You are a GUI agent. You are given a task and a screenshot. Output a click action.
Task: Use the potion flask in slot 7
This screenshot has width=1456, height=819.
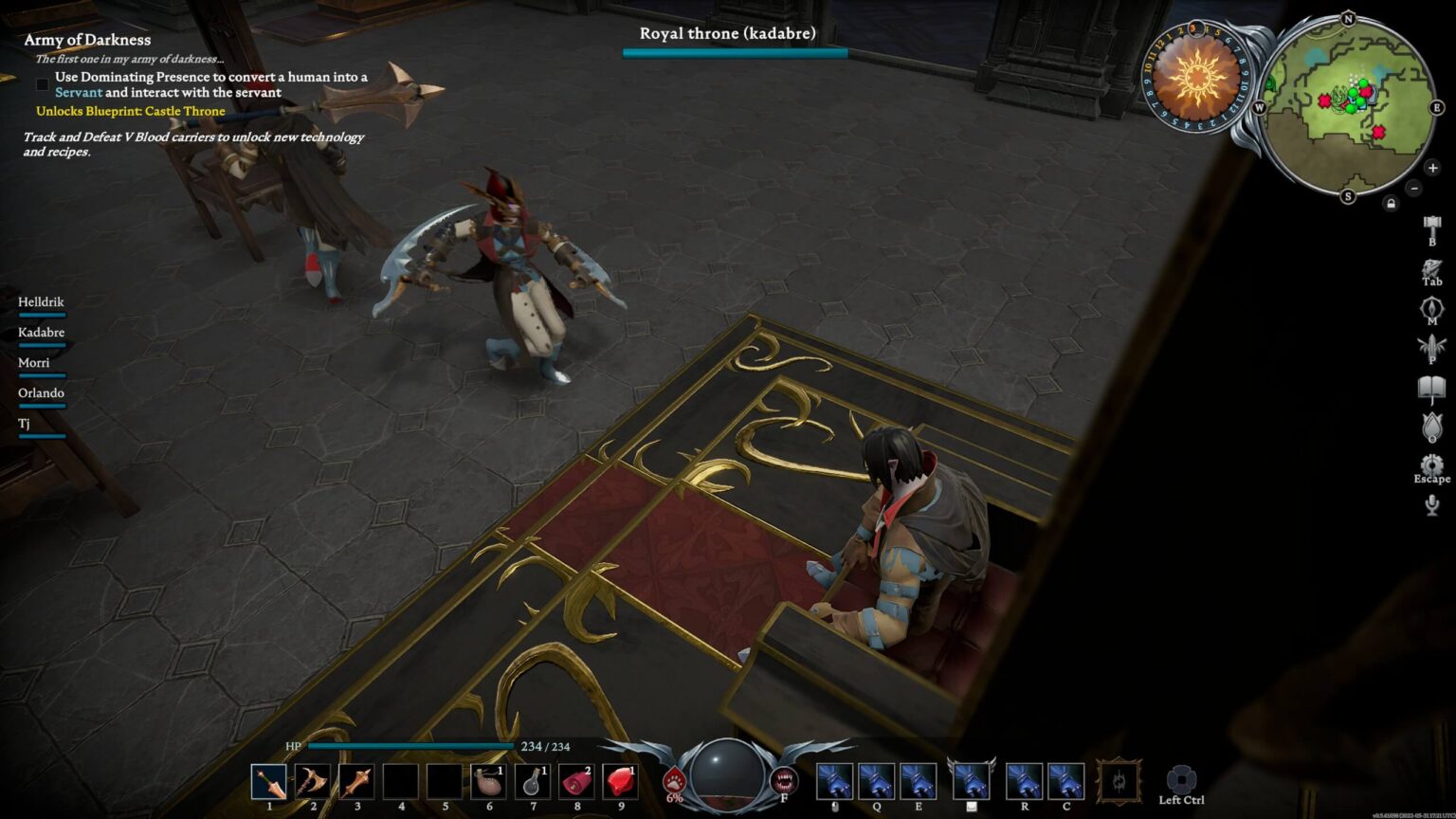pos(532,782)
